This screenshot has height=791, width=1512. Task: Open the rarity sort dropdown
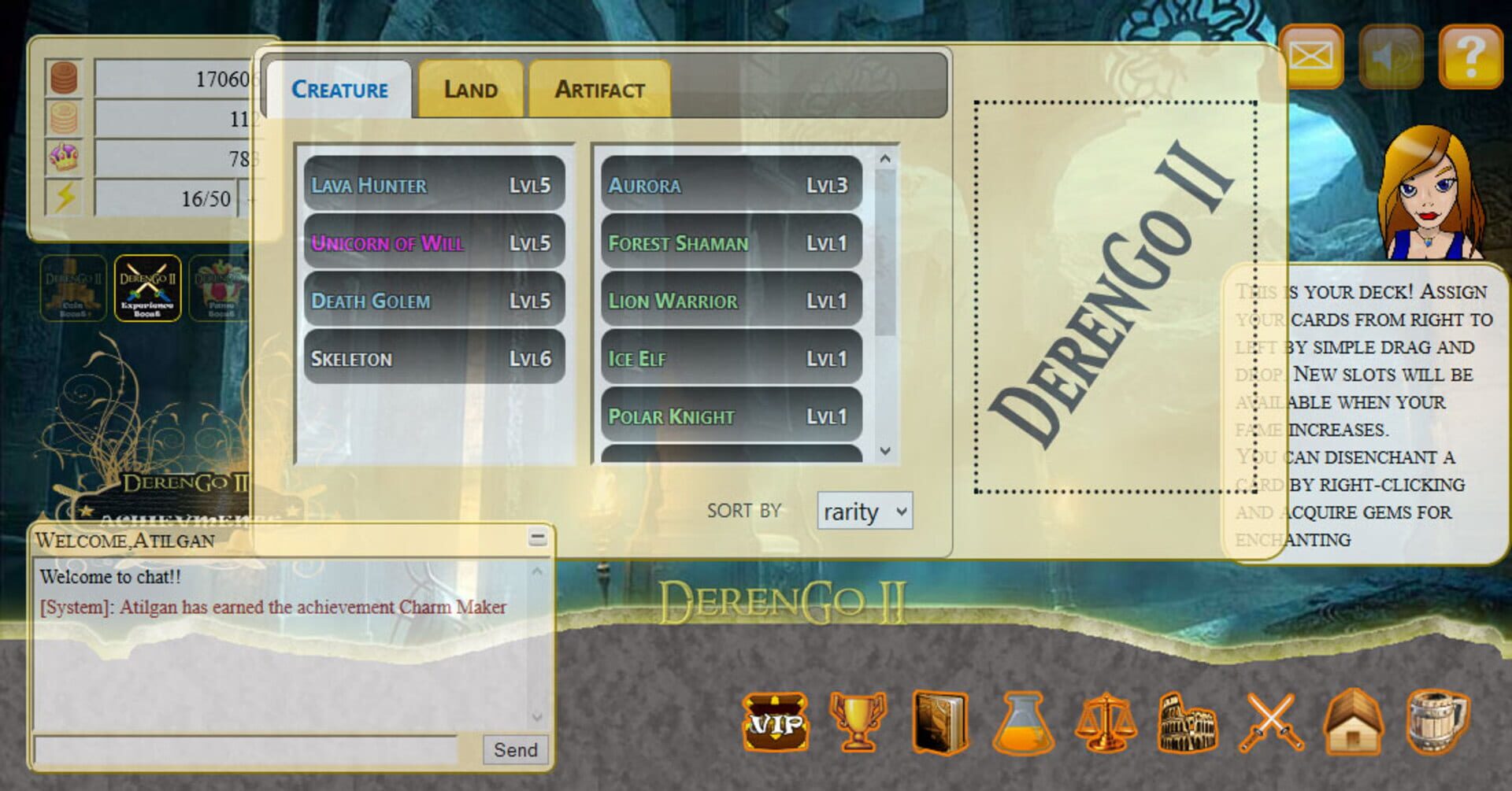point(863,512)
